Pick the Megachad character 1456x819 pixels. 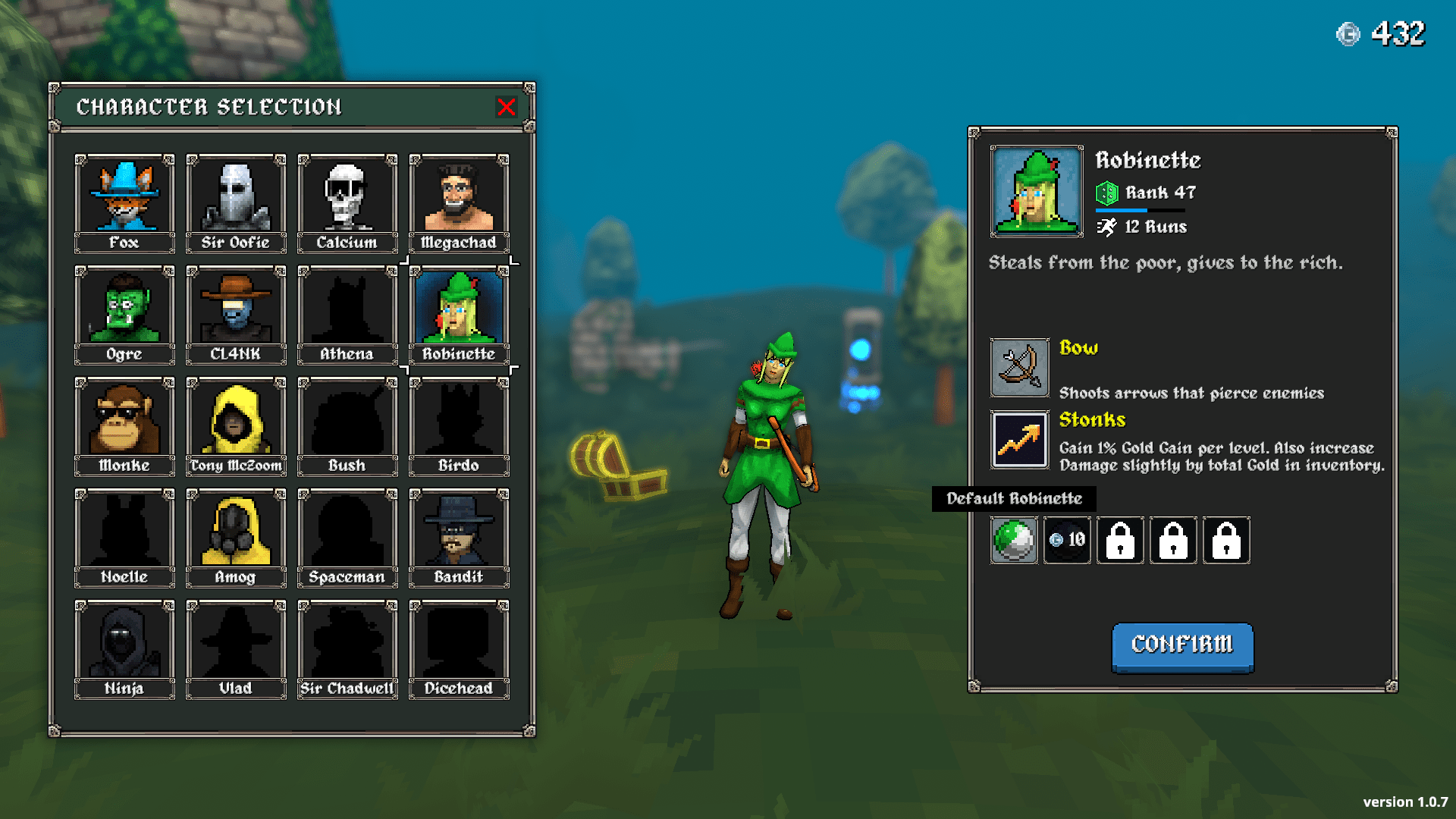click(x=458, y=196)
